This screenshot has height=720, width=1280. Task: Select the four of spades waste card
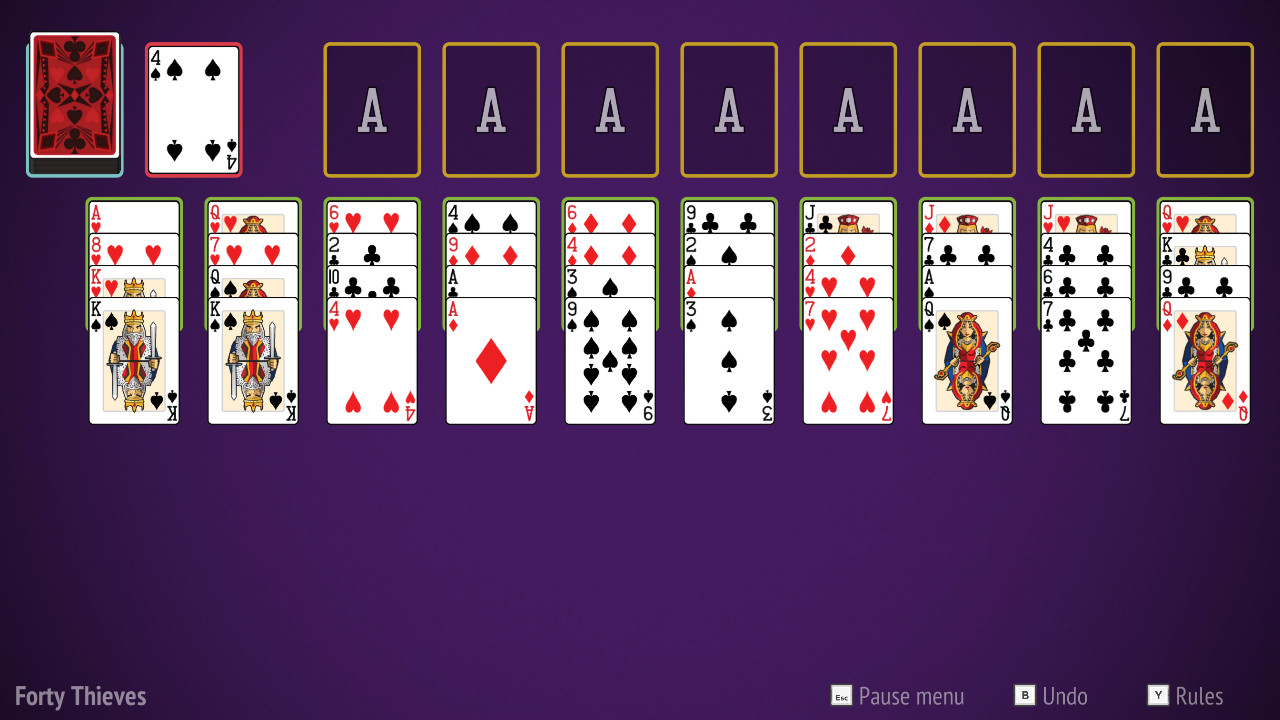click(192, 108)
